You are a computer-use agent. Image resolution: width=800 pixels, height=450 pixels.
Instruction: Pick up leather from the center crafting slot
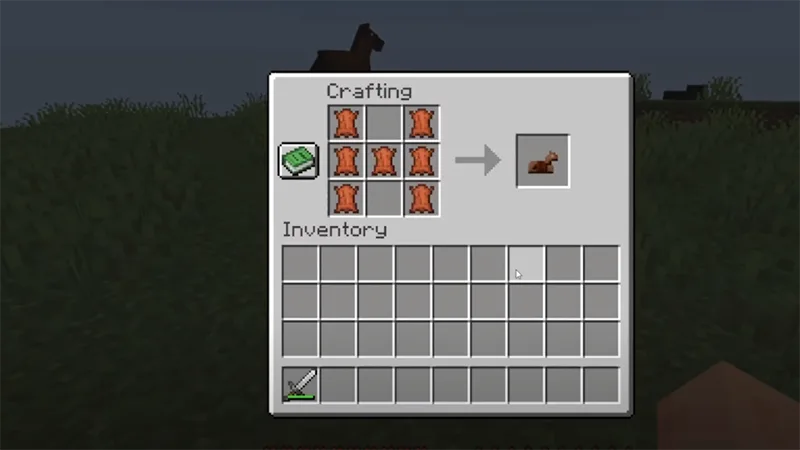384,160
